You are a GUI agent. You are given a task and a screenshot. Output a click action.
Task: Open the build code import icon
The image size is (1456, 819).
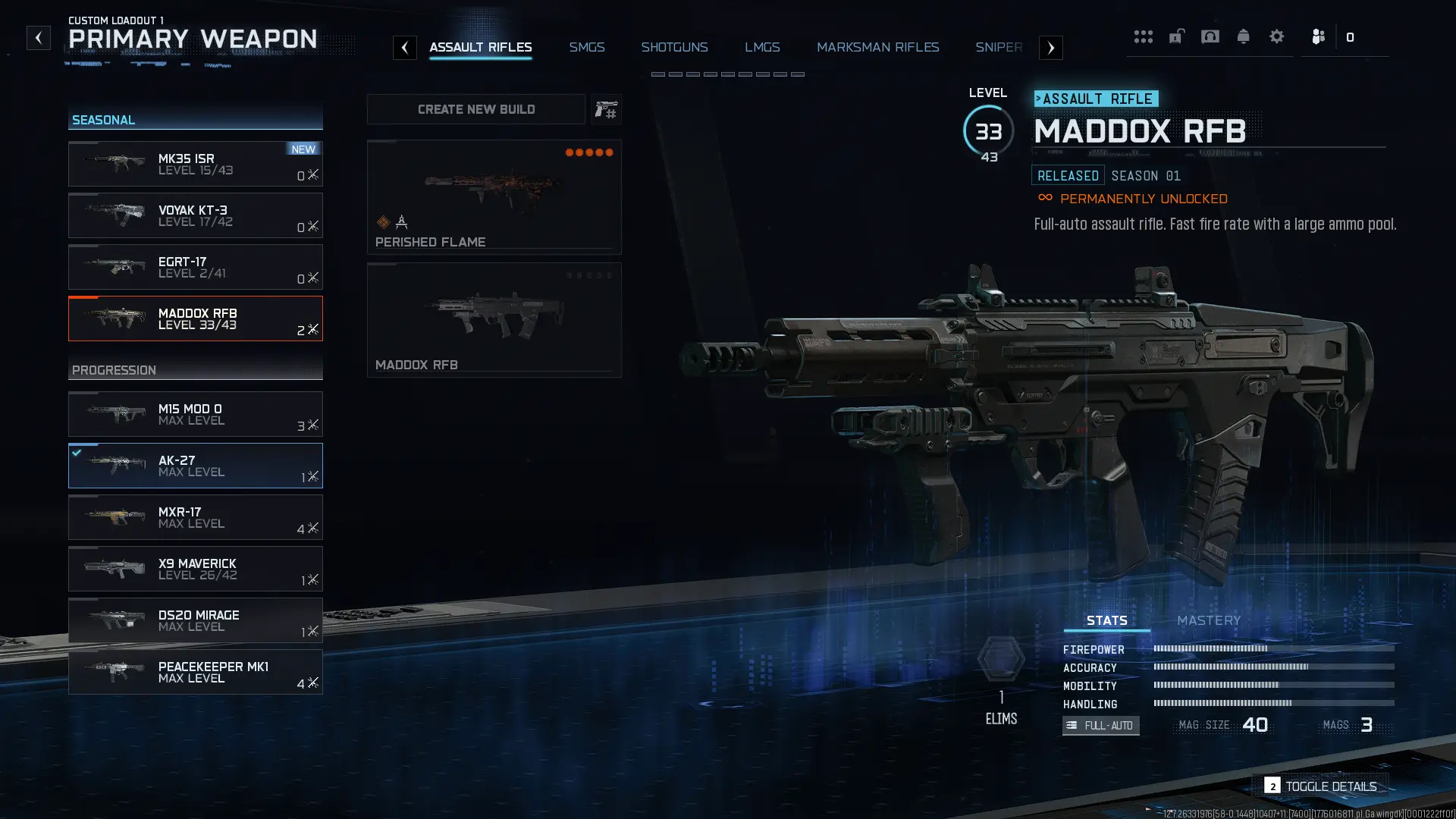click(606, 110)
